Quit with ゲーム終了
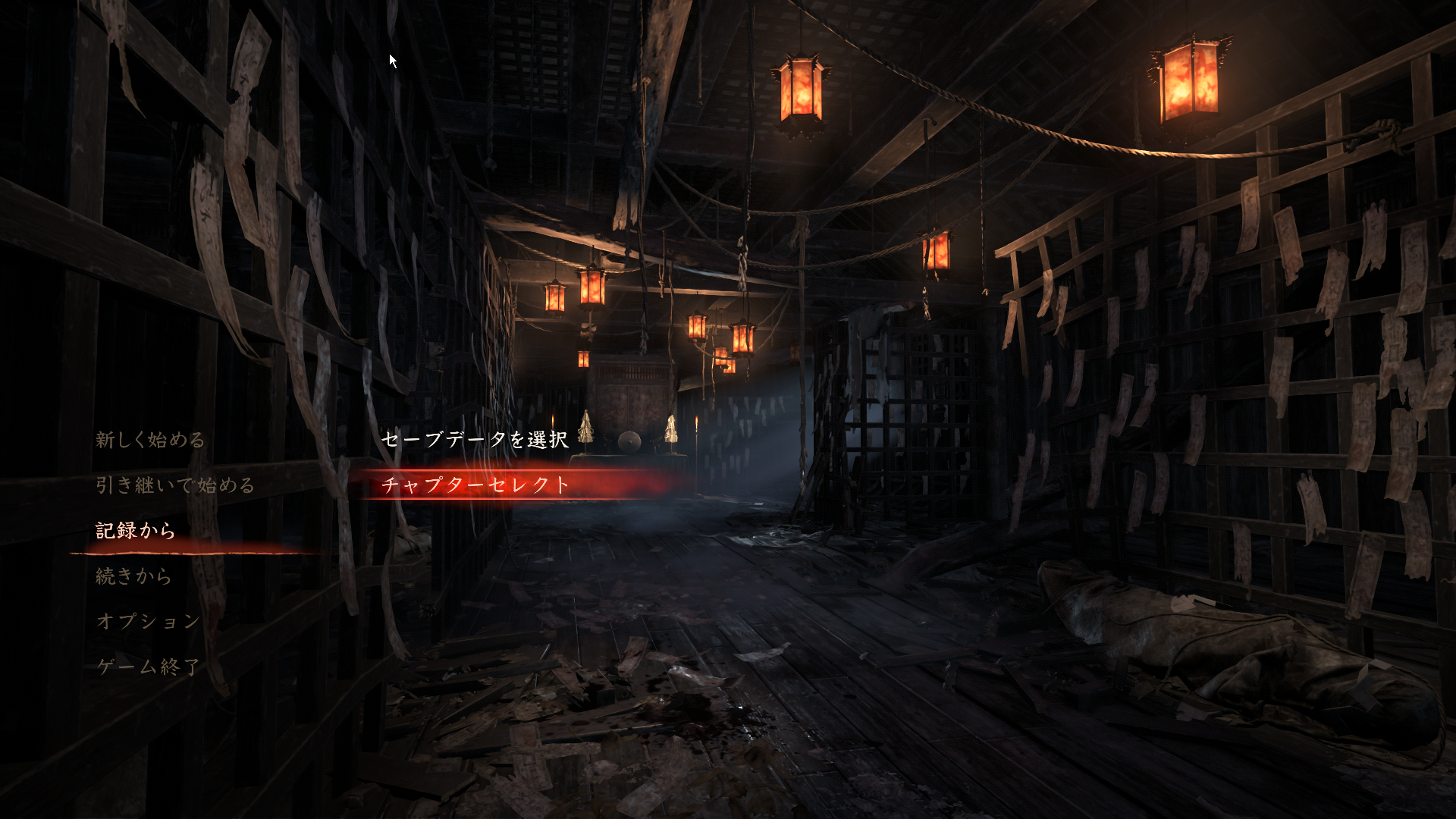 click(149, 667)
